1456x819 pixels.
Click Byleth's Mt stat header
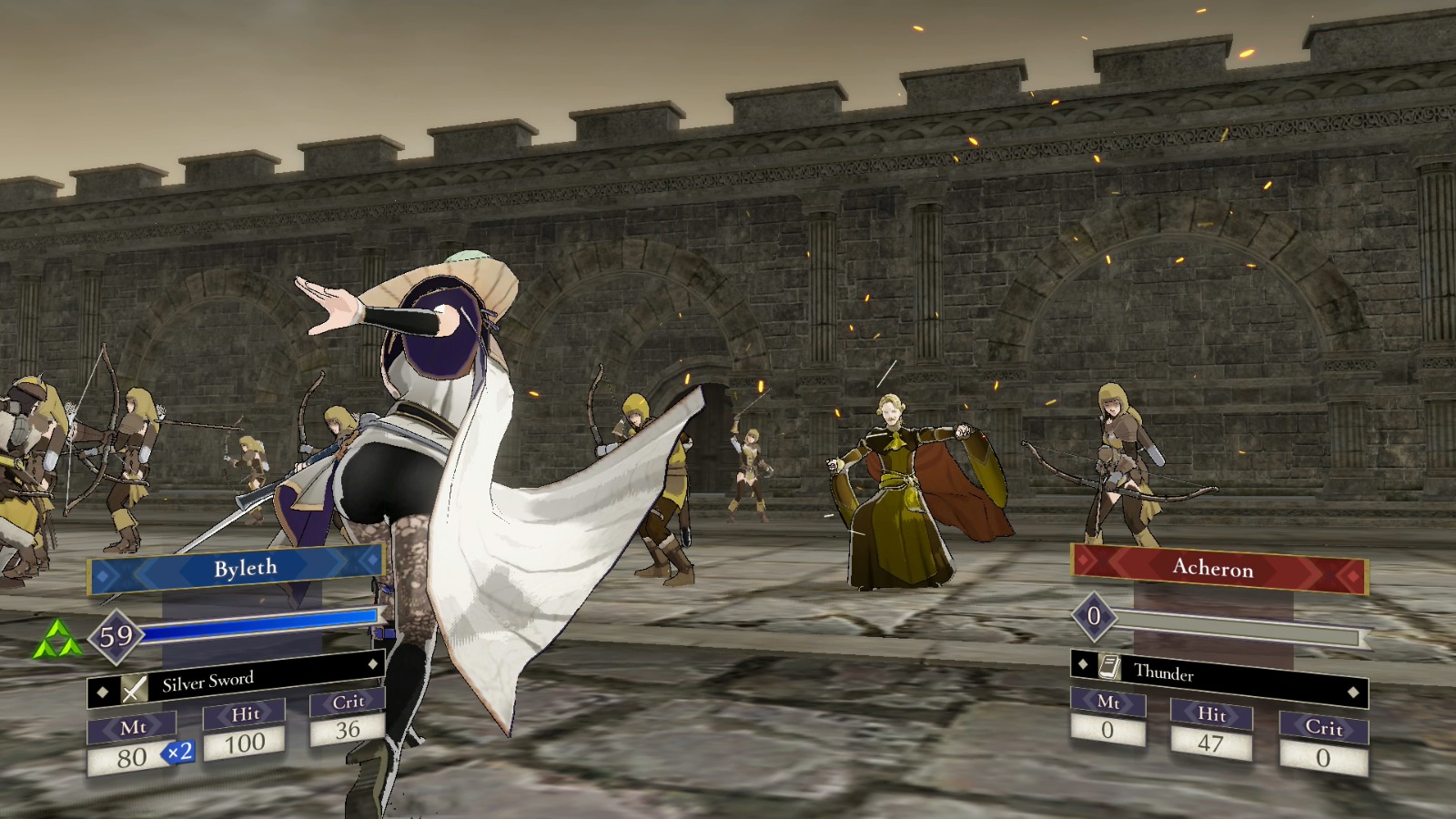(x=133, y=726)
